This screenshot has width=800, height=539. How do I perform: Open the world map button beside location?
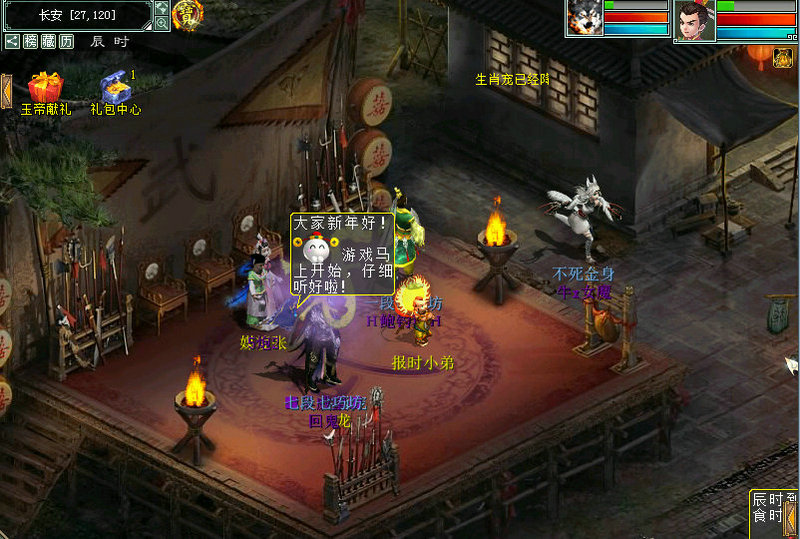pos(162,8)
